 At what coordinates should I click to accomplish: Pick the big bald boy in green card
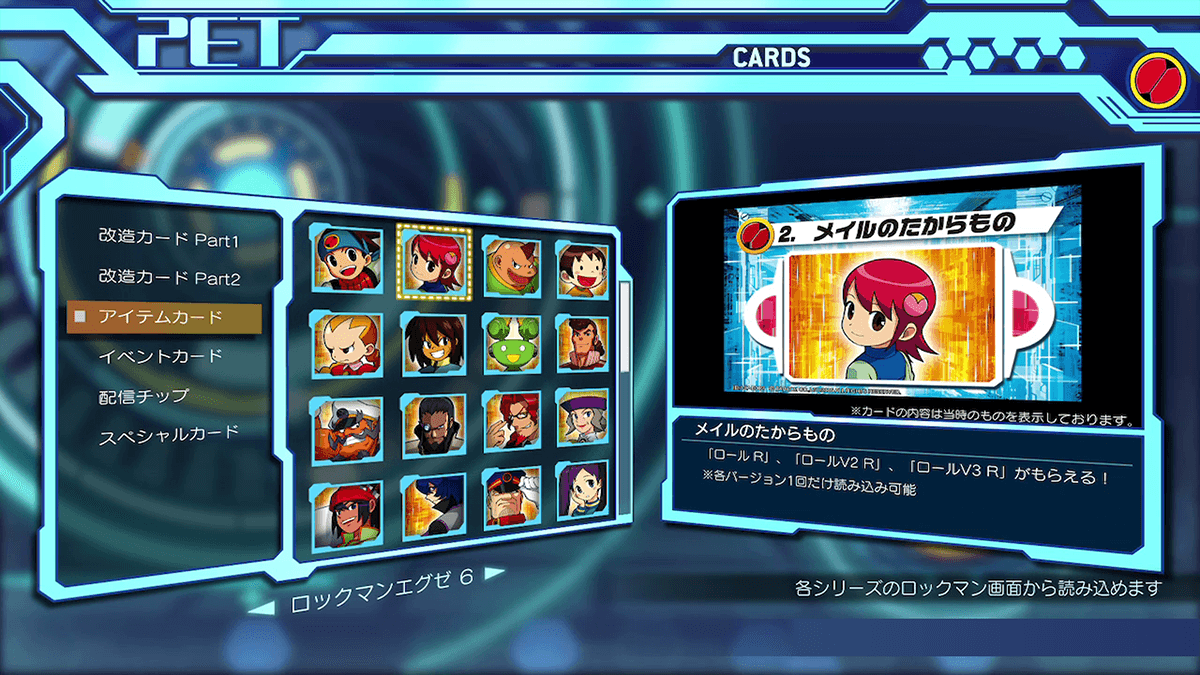pyautogui.click(x=513, y=266)
